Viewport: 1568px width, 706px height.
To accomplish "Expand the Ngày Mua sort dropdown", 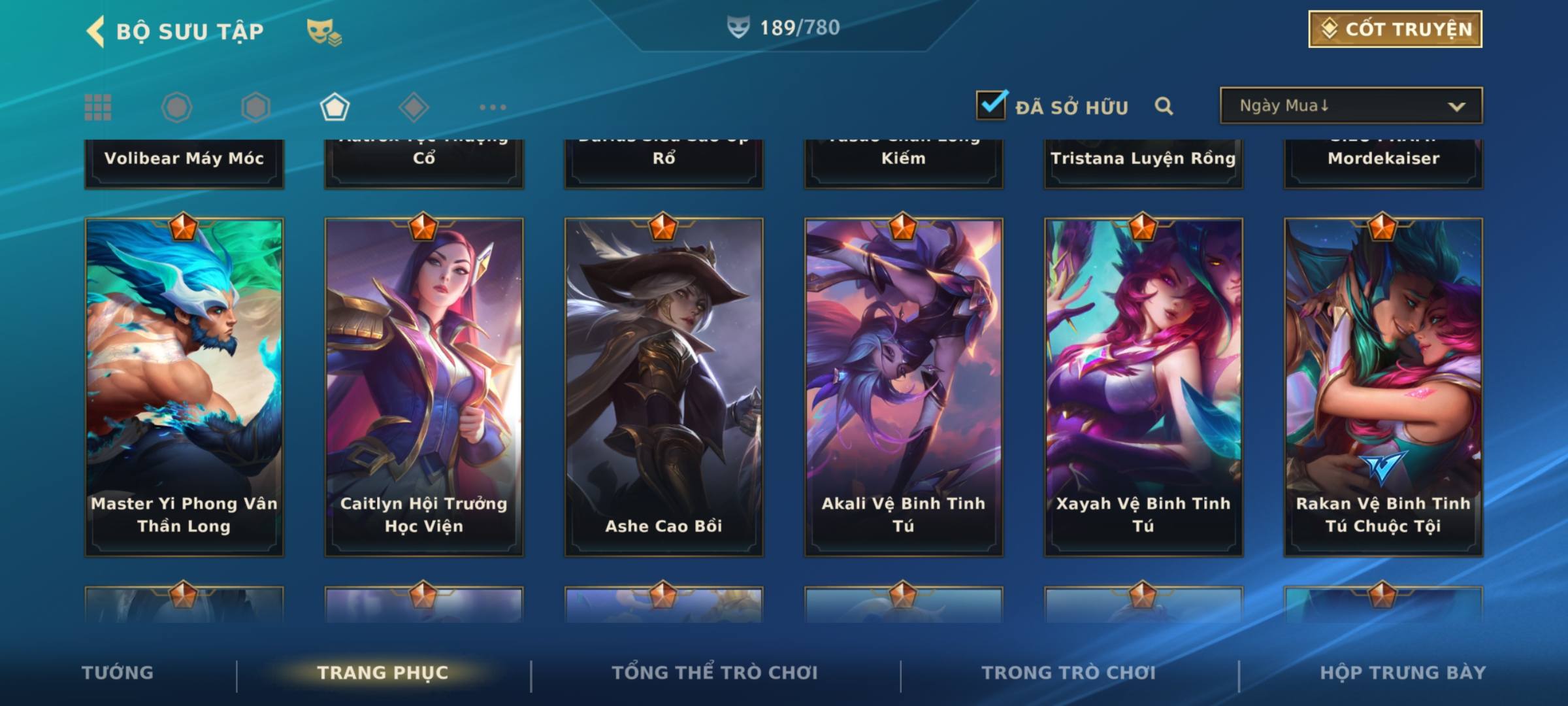I will [x=1350, y=106].
